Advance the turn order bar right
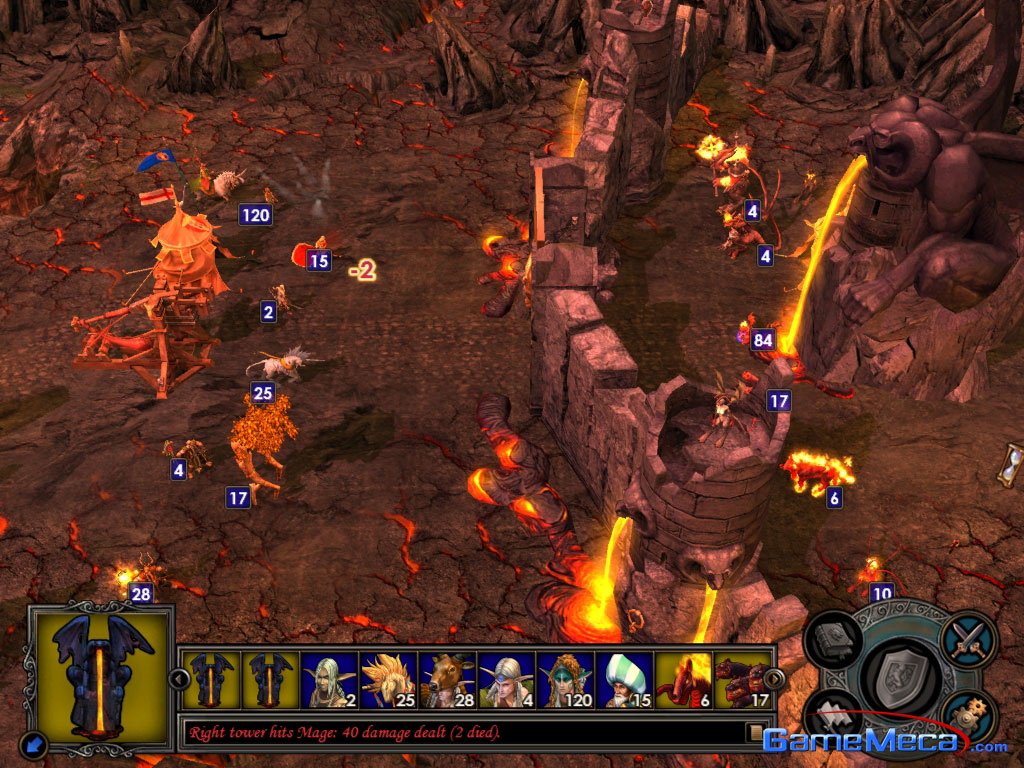 click(774, 679)
